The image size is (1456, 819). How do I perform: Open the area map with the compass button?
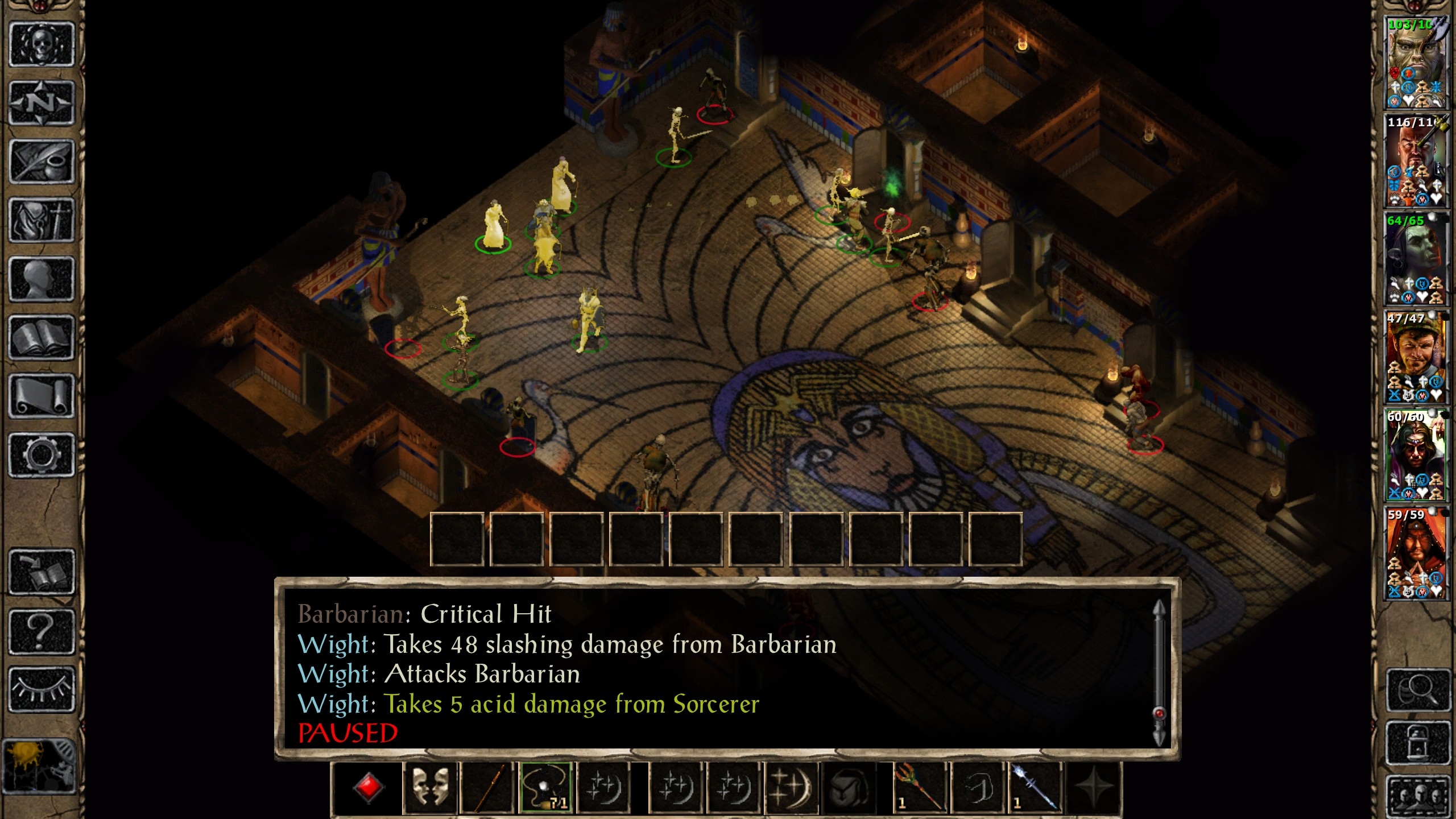coord(42,103)
